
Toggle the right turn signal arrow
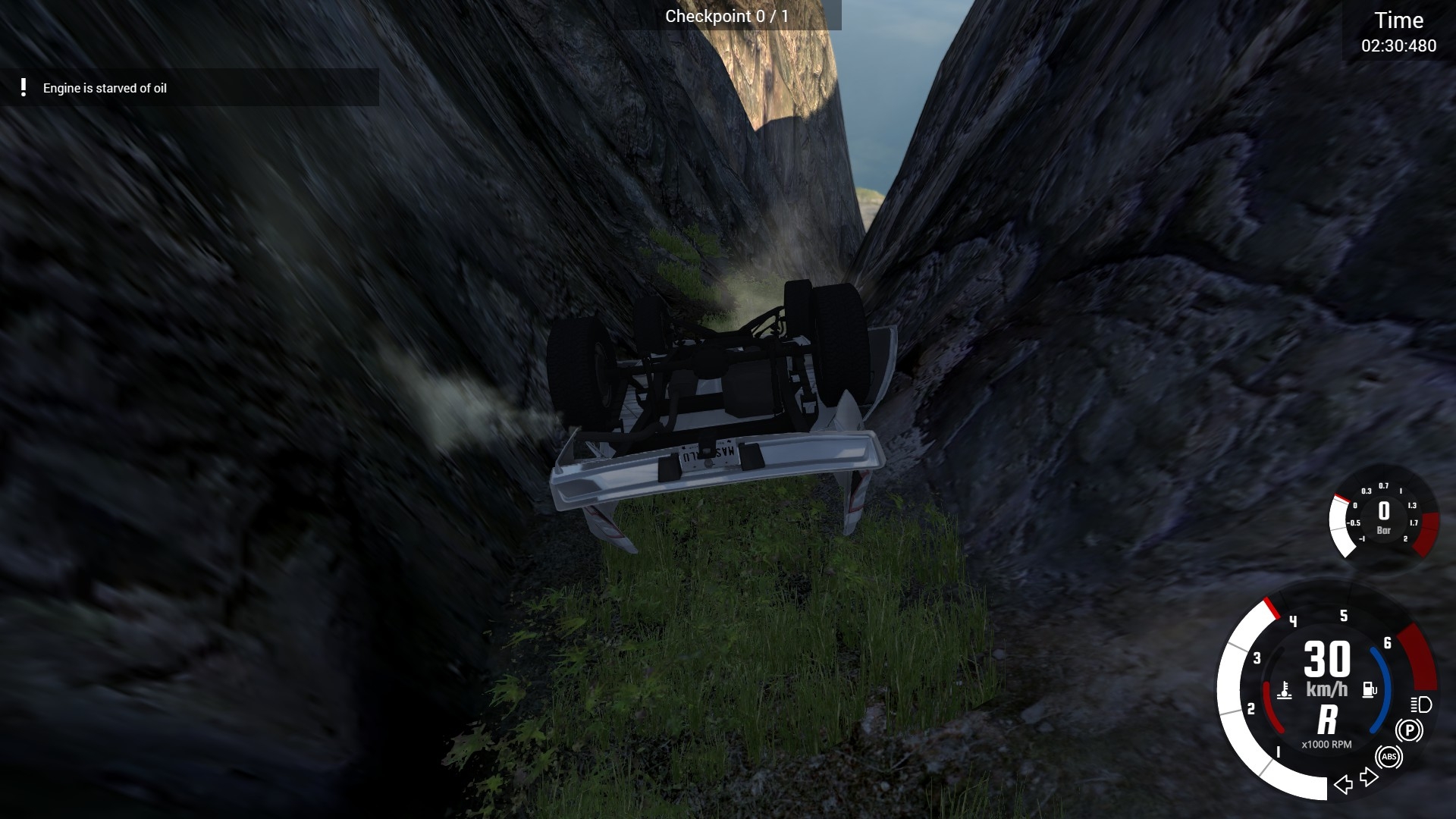[1368, 778]
